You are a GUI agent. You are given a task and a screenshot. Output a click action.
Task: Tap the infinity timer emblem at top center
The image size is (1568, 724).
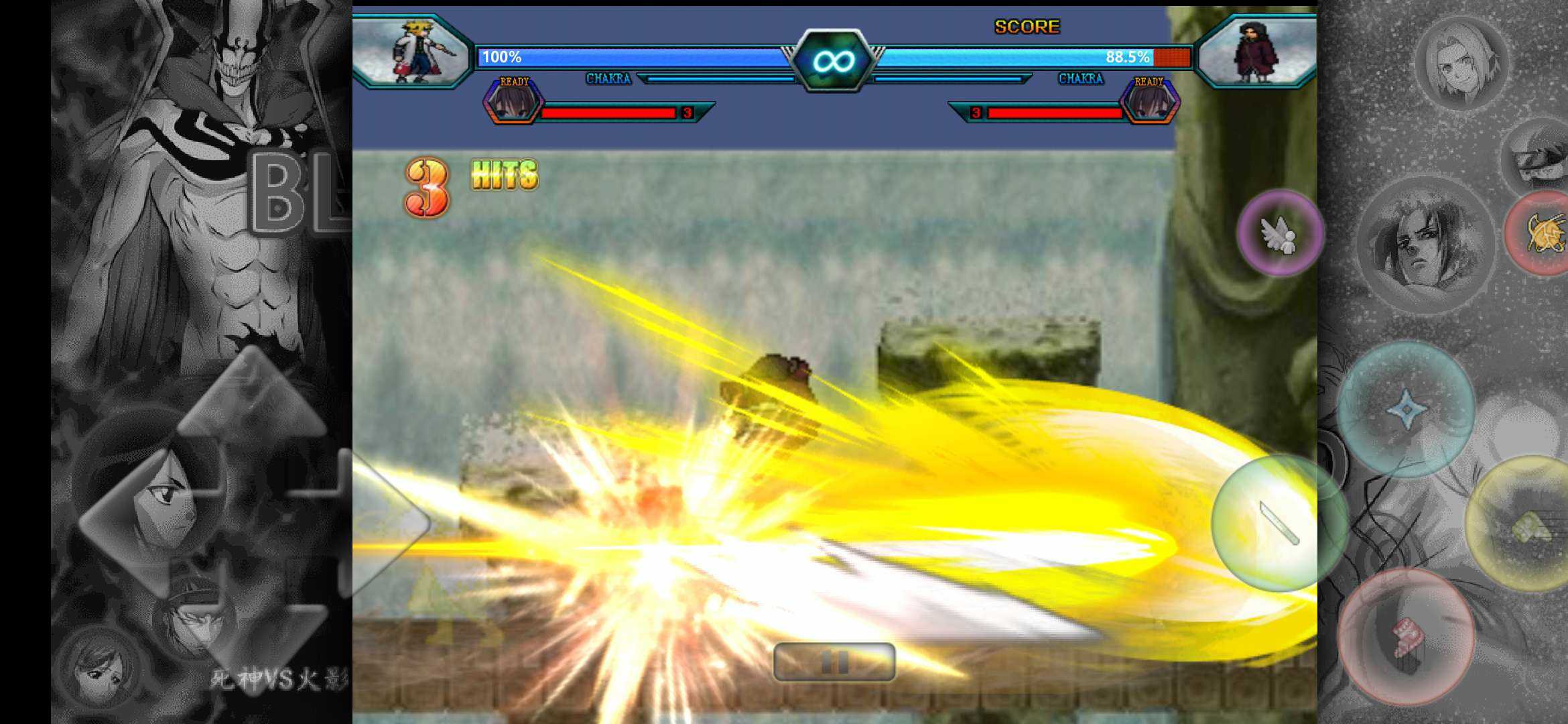834,60
